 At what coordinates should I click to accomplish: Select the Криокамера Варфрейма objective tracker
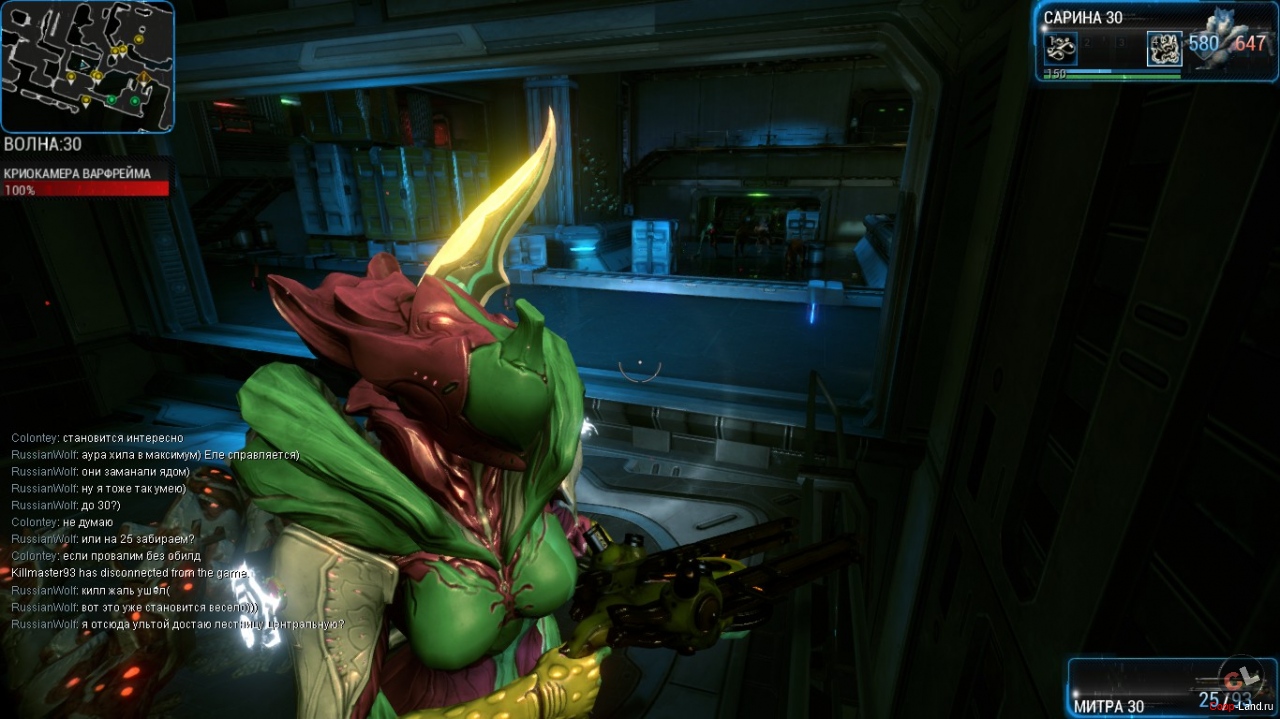(x=86, y=181)
